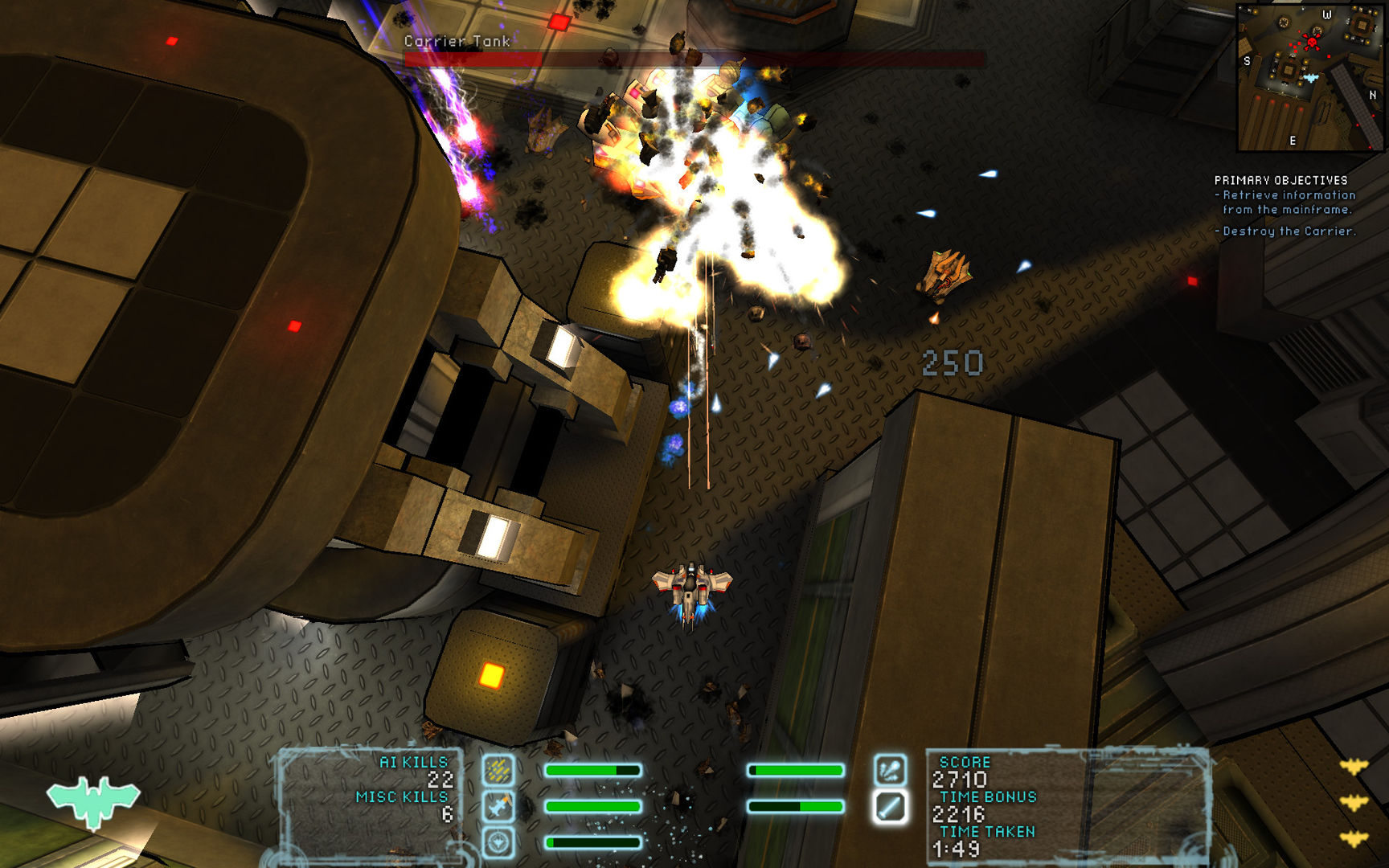
Task: Click the middle yellow life ship marker
Action: coord(1354,801)
